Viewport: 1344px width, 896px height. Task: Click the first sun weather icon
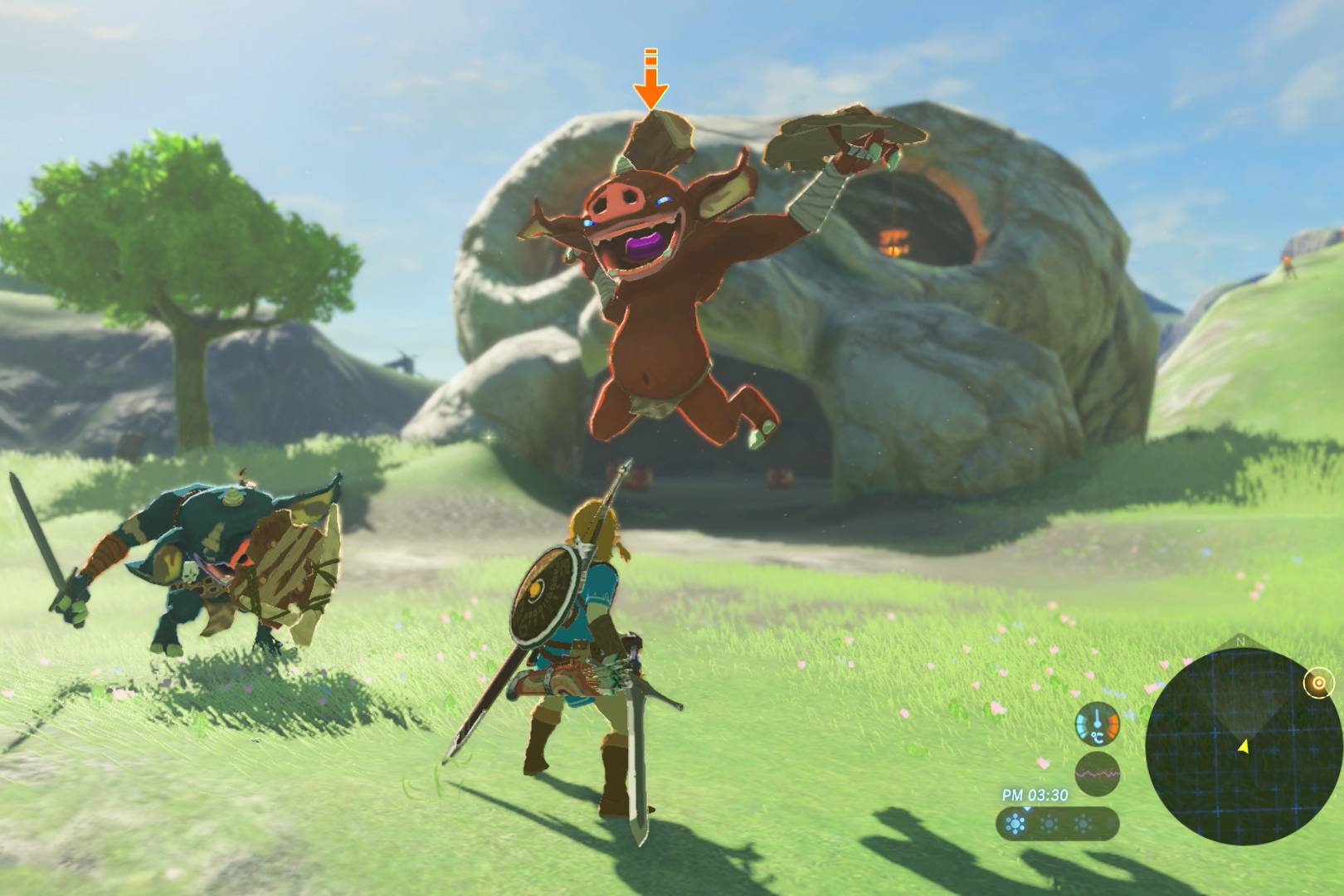point(1014,822)
